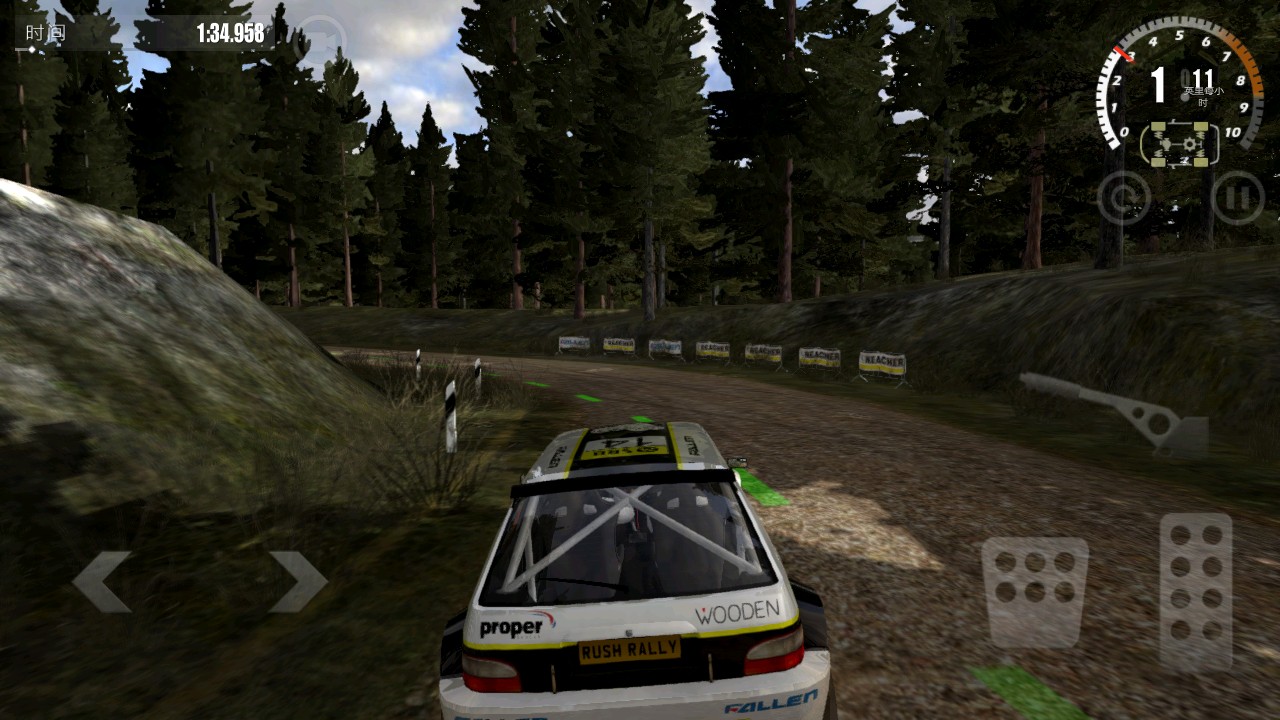Screen dimensions: 1280x720
Task: Pull the handbrake lever
Action: 1120,408
